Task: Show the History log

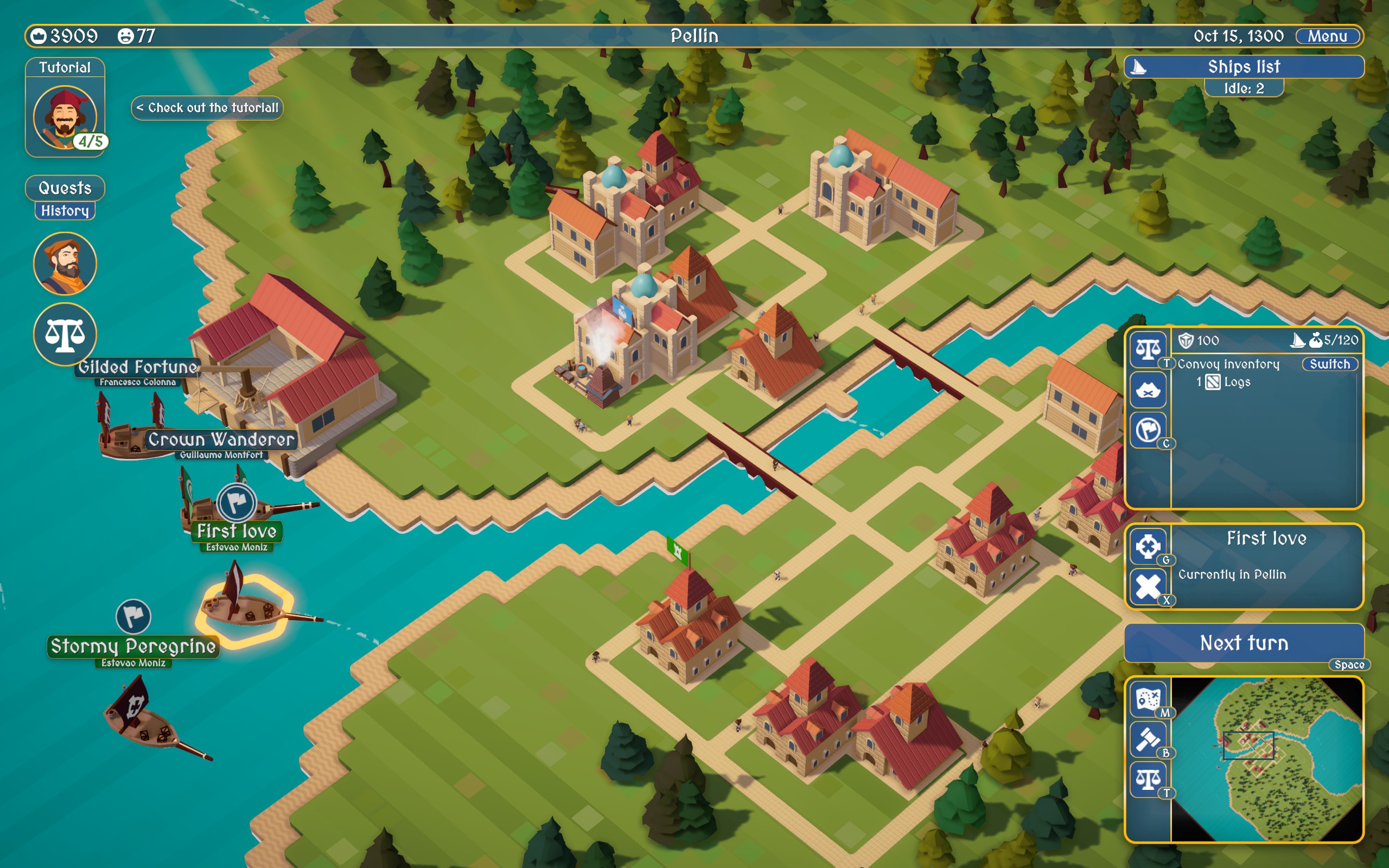Action: (65, 210)
